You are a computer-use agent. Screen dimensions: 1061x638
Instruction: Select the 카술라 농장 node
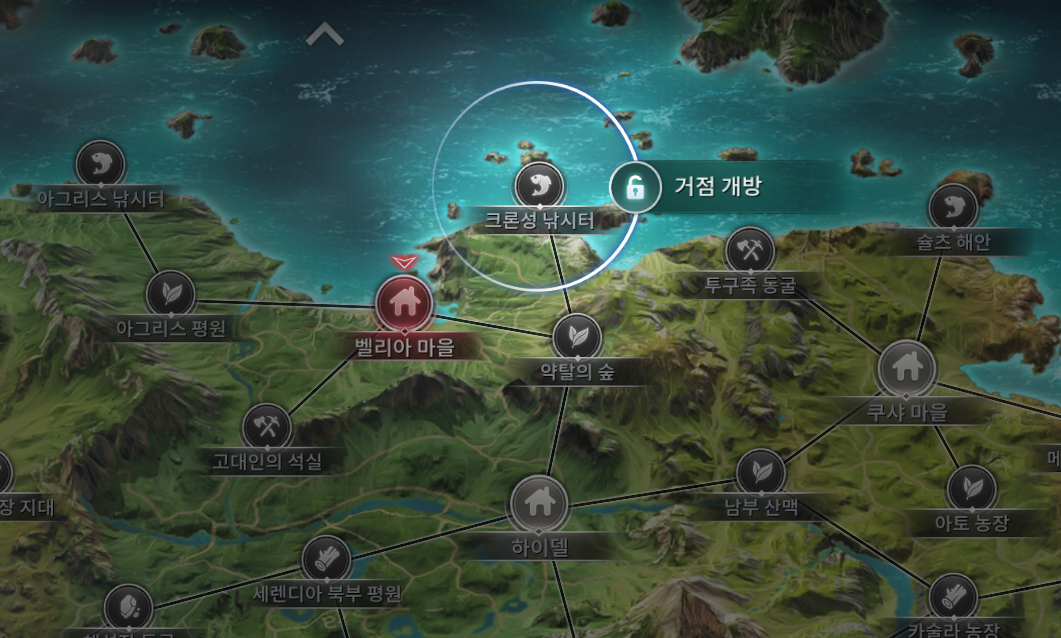click(953, 598)
